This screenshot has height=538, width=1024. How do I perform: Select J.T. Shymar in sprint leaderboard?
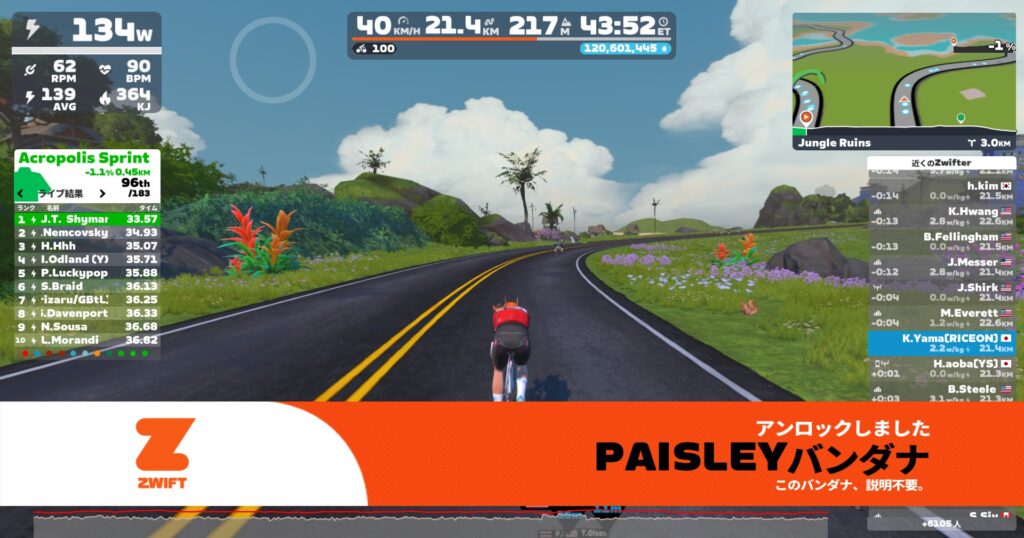point(87,218)
